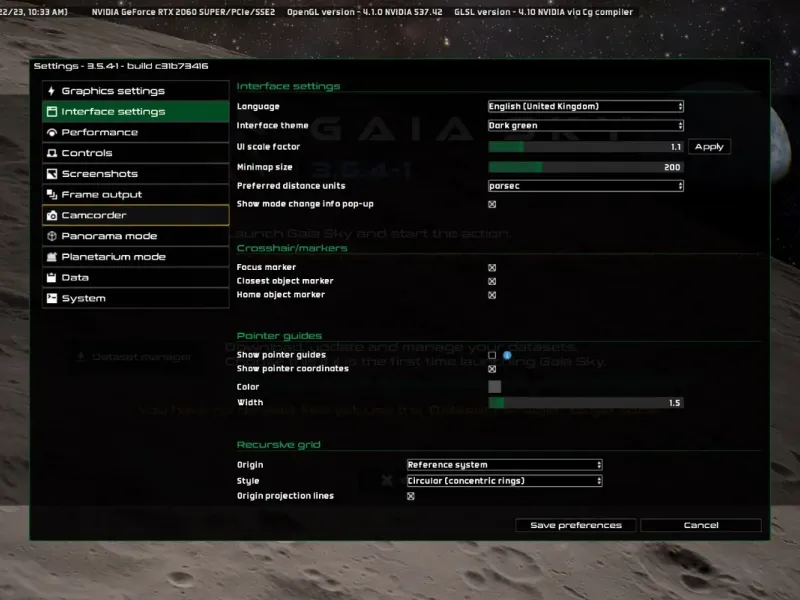Image resolution: width=800 pixels, height=600 pixels.
Task: Switch to Panorama mode settings
Action: coord(135,236)
